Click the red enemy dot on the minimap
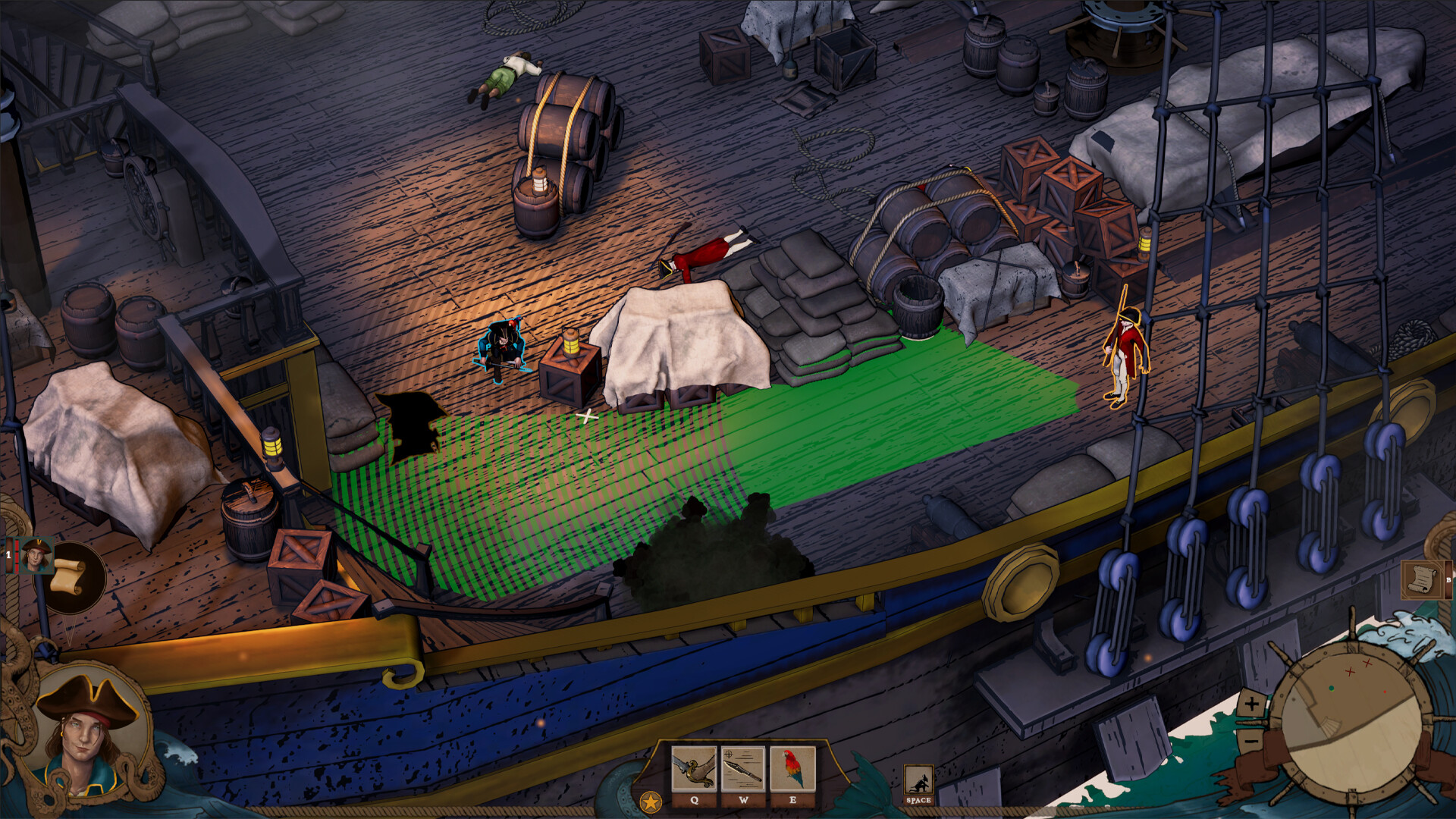 pos(1385,692)
